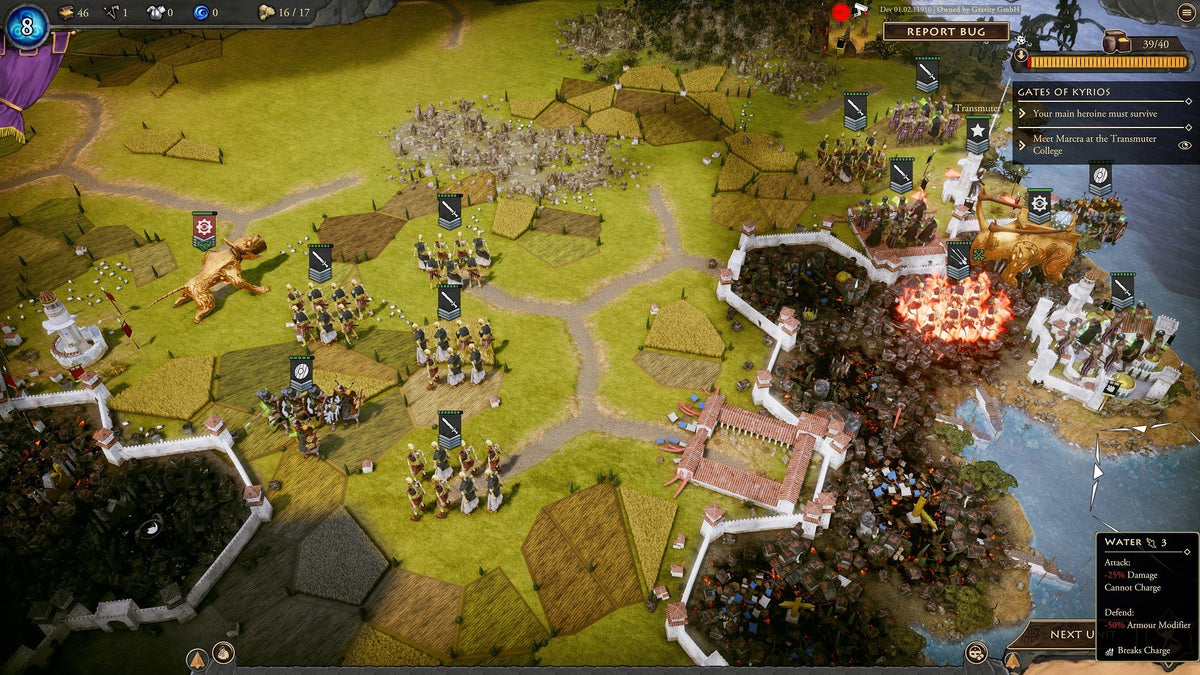Open the 'Meet Marcra at the Transmuter College' objective
Image resolution: width=1200 pixels, height=675 pixels.
point(1094,145)
